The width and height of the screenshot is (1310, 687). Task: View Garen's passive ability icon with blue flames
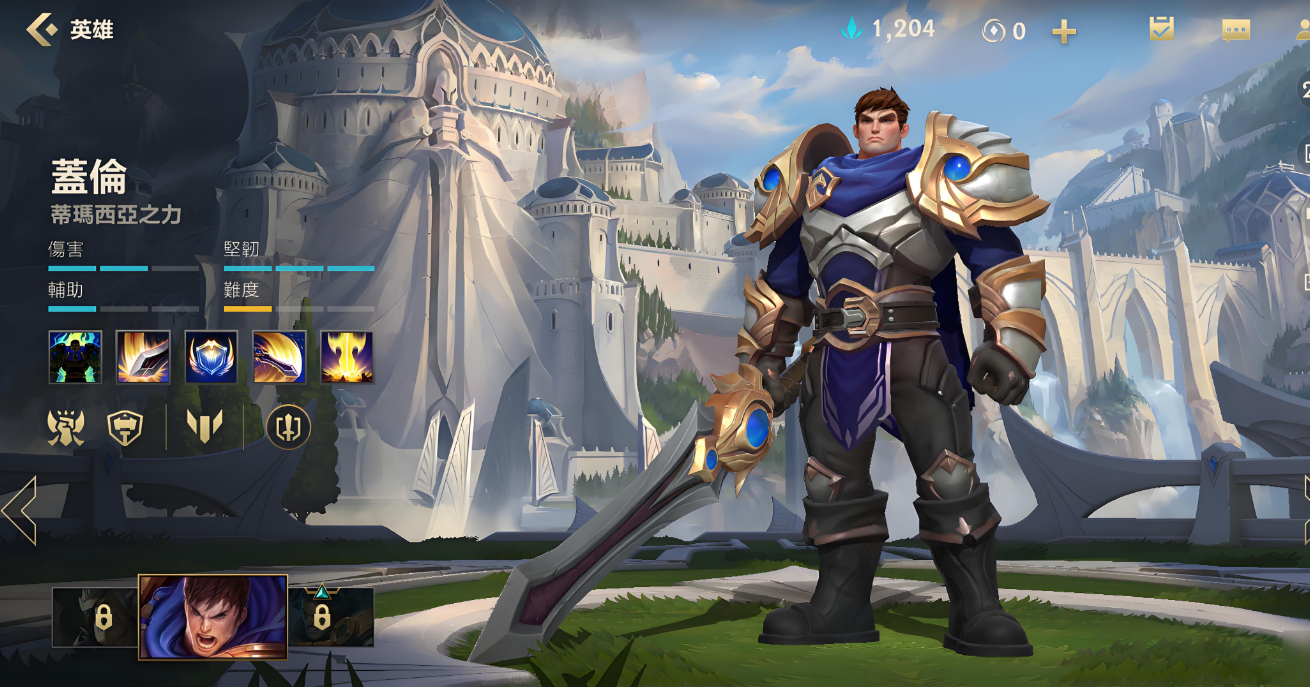75,357
